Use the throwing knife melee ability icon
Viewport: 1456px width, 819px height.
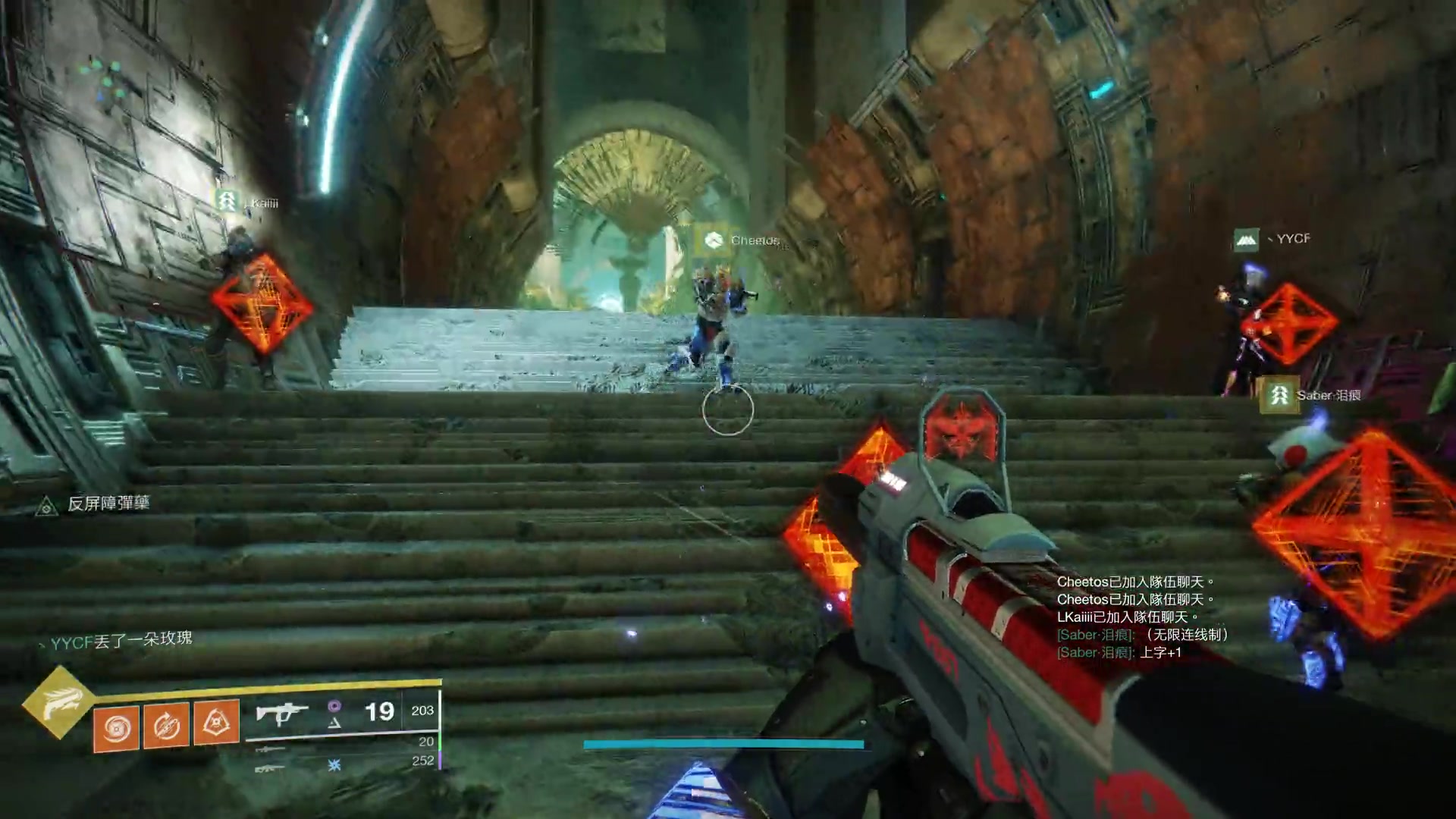tap(167, 726)
